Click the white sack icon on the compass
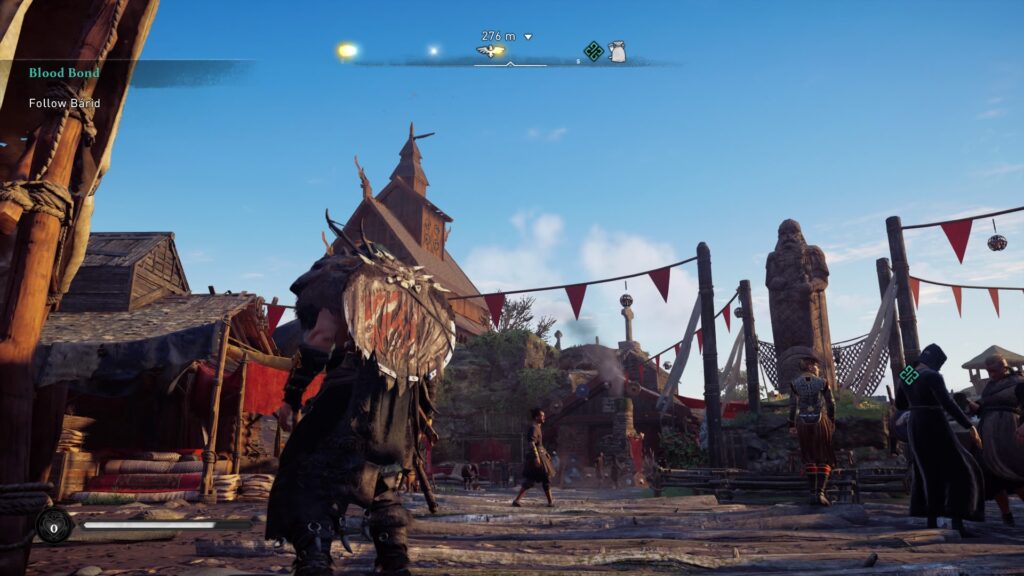This screenshot has width=1024, height=576. 618,51
